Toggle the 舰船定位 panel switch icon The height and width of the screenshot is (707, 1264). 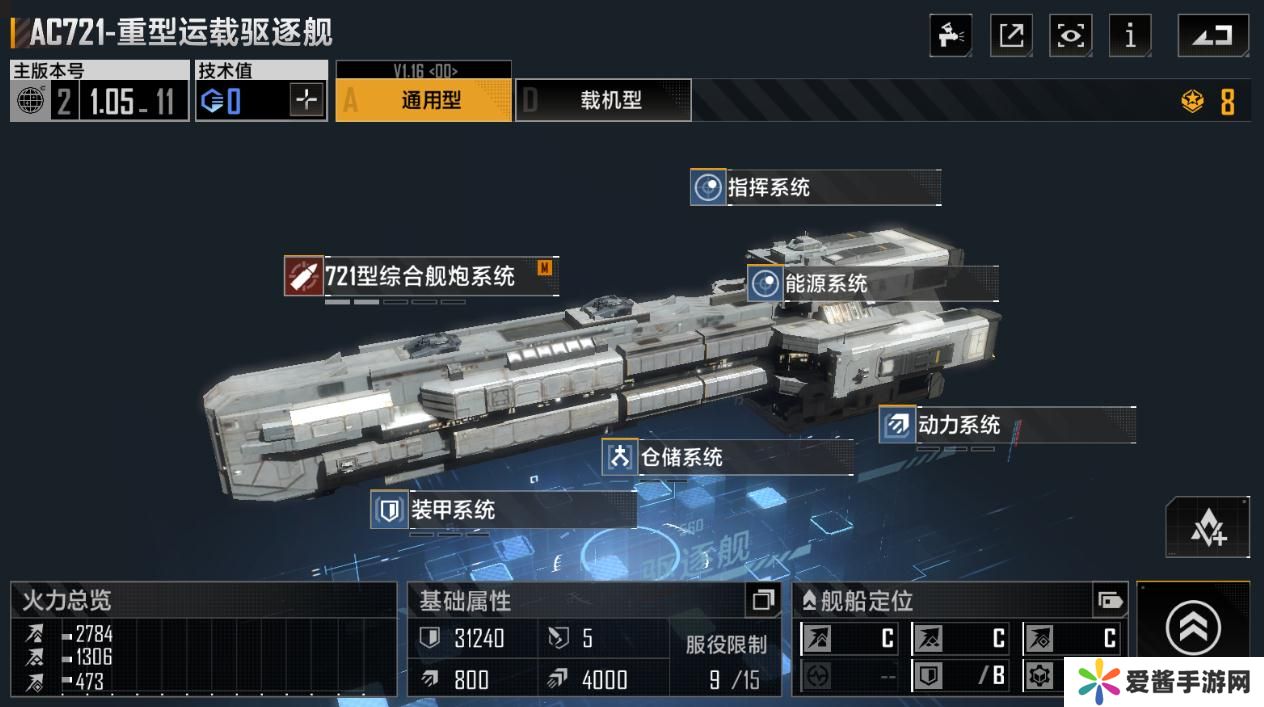pos(1110,600)
